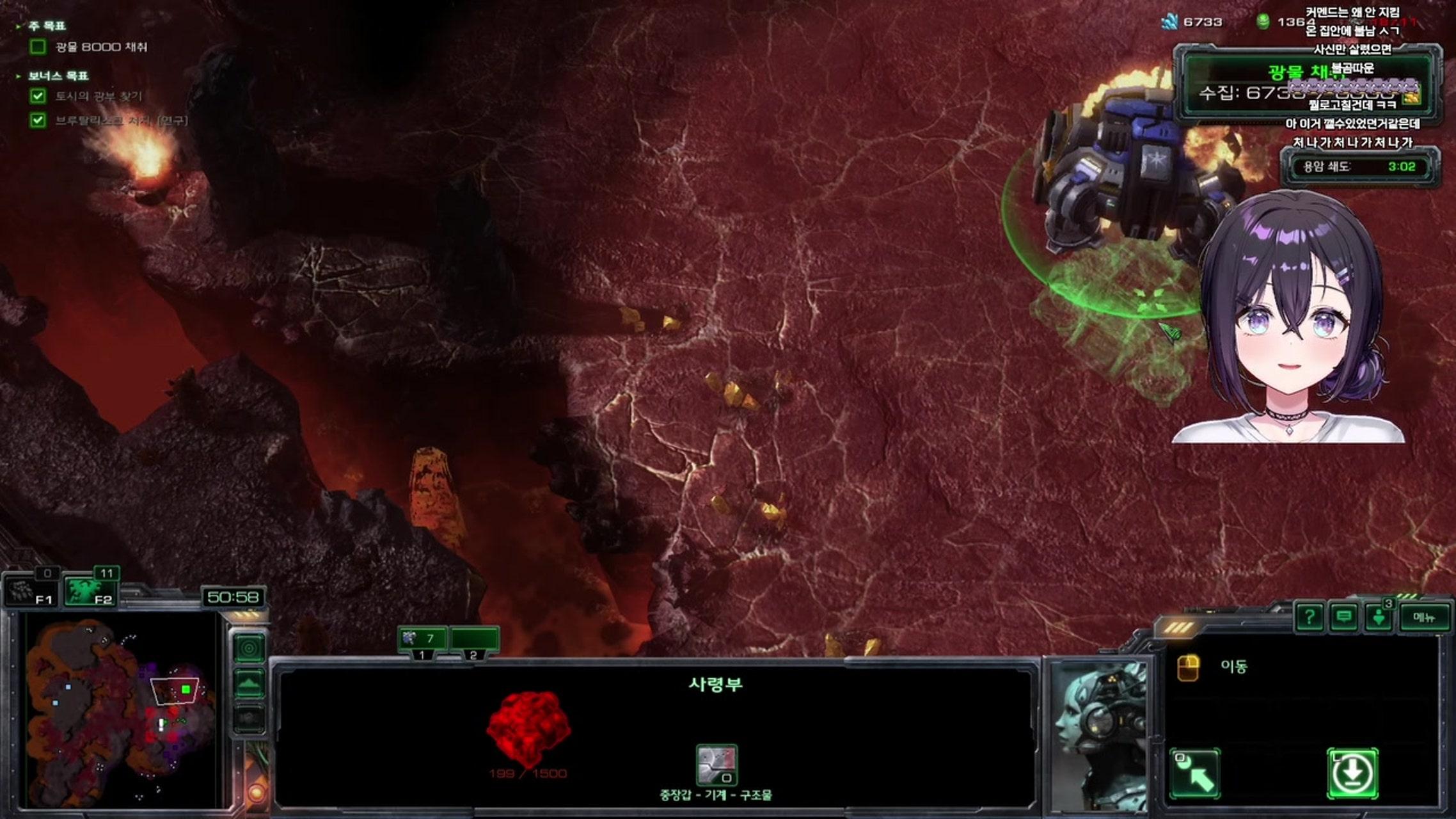This screenshot has width=1456, height=819.
Task: Click the adjutant unit portrait
Action: pyautogui.click(x=1098, y=736)
